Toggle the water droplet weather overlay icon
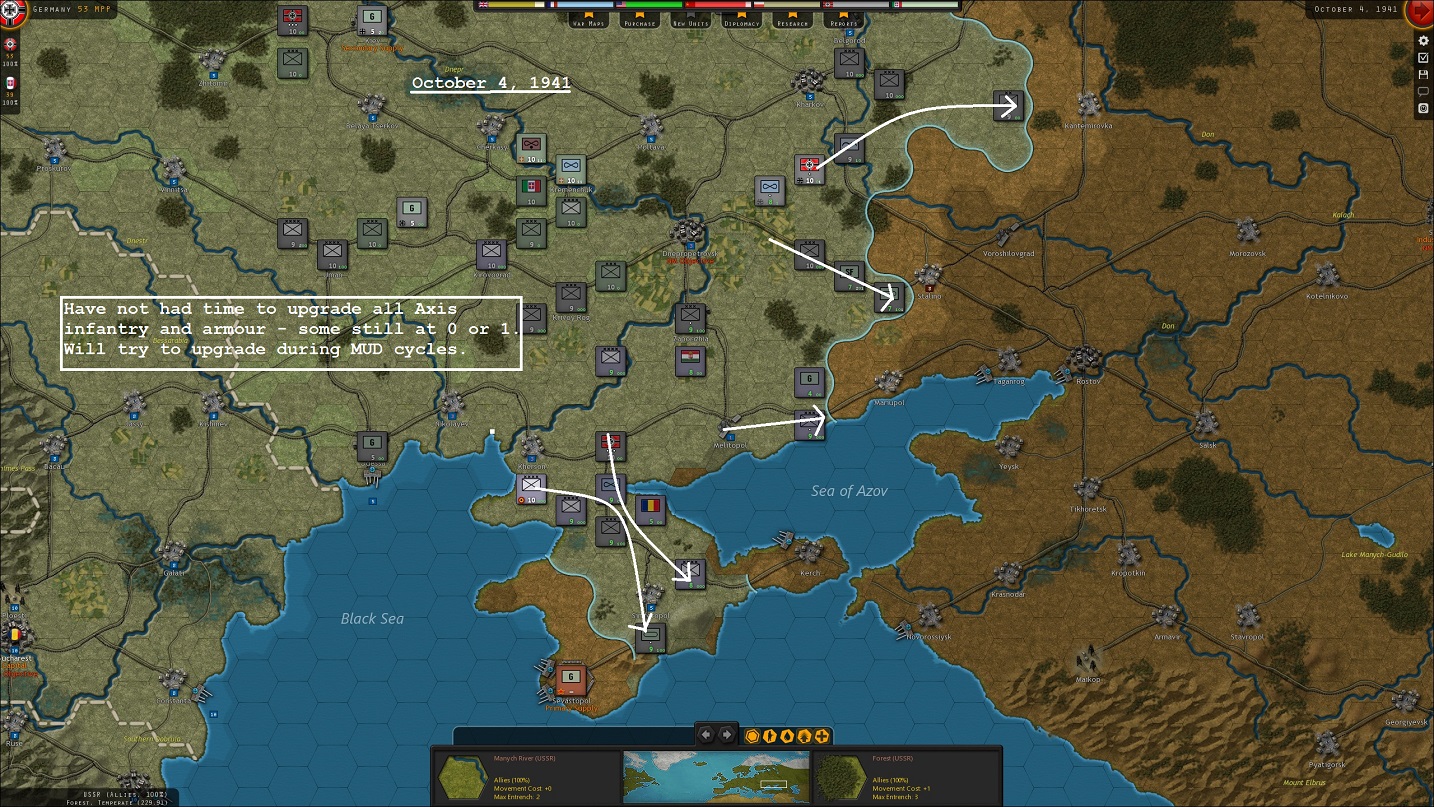The height and width of the screenshot is (807, 1434). tap(787, 736)
